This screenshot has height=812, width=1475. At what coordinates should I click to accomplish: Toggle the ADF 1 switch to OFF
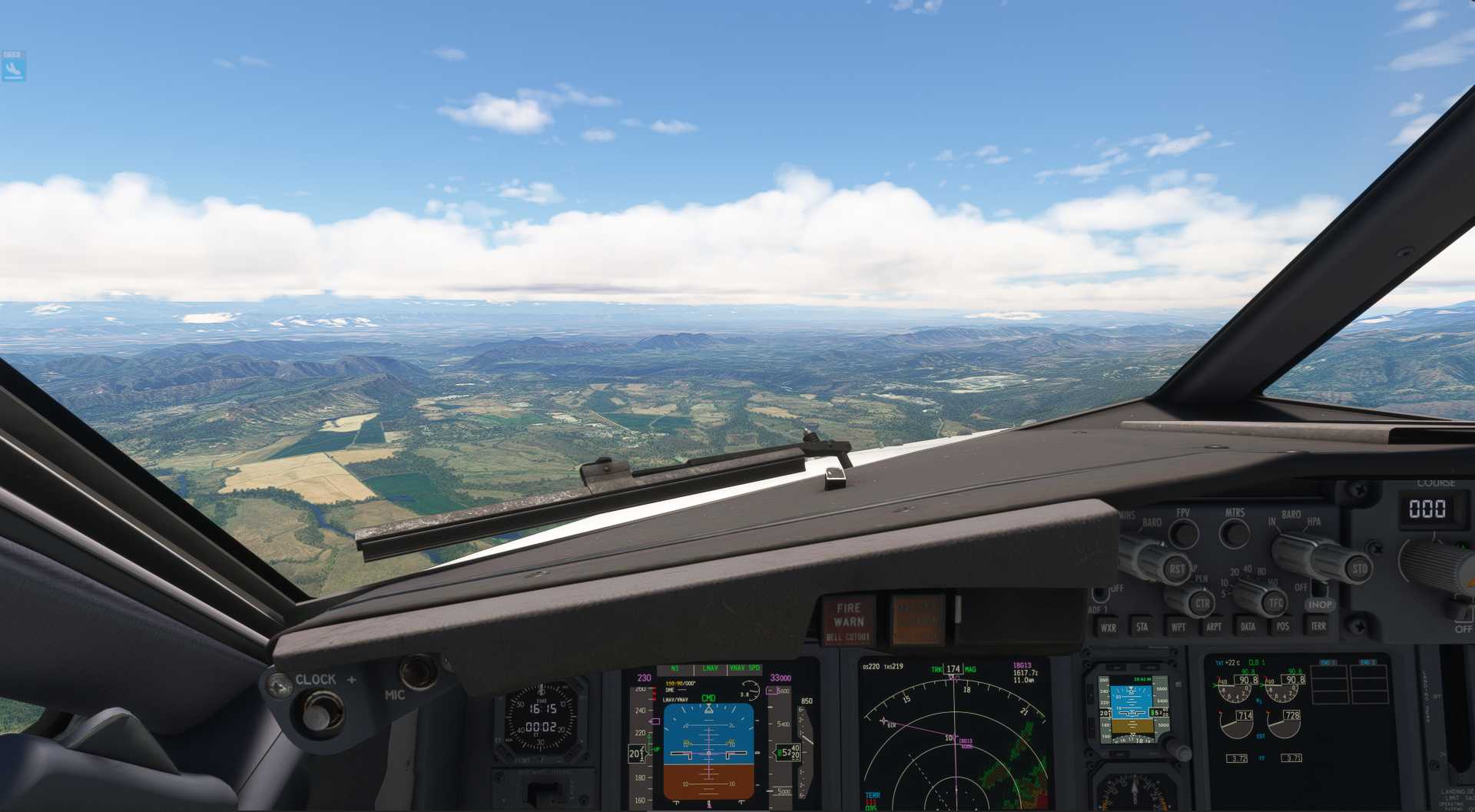[1100, 593]
